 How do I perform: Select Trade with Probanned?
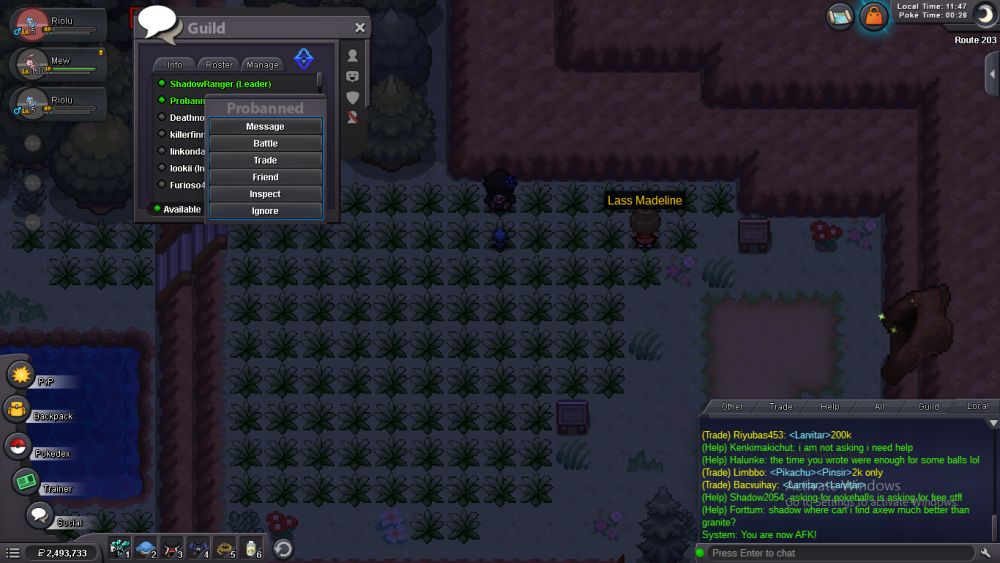[x=265, y=161]
